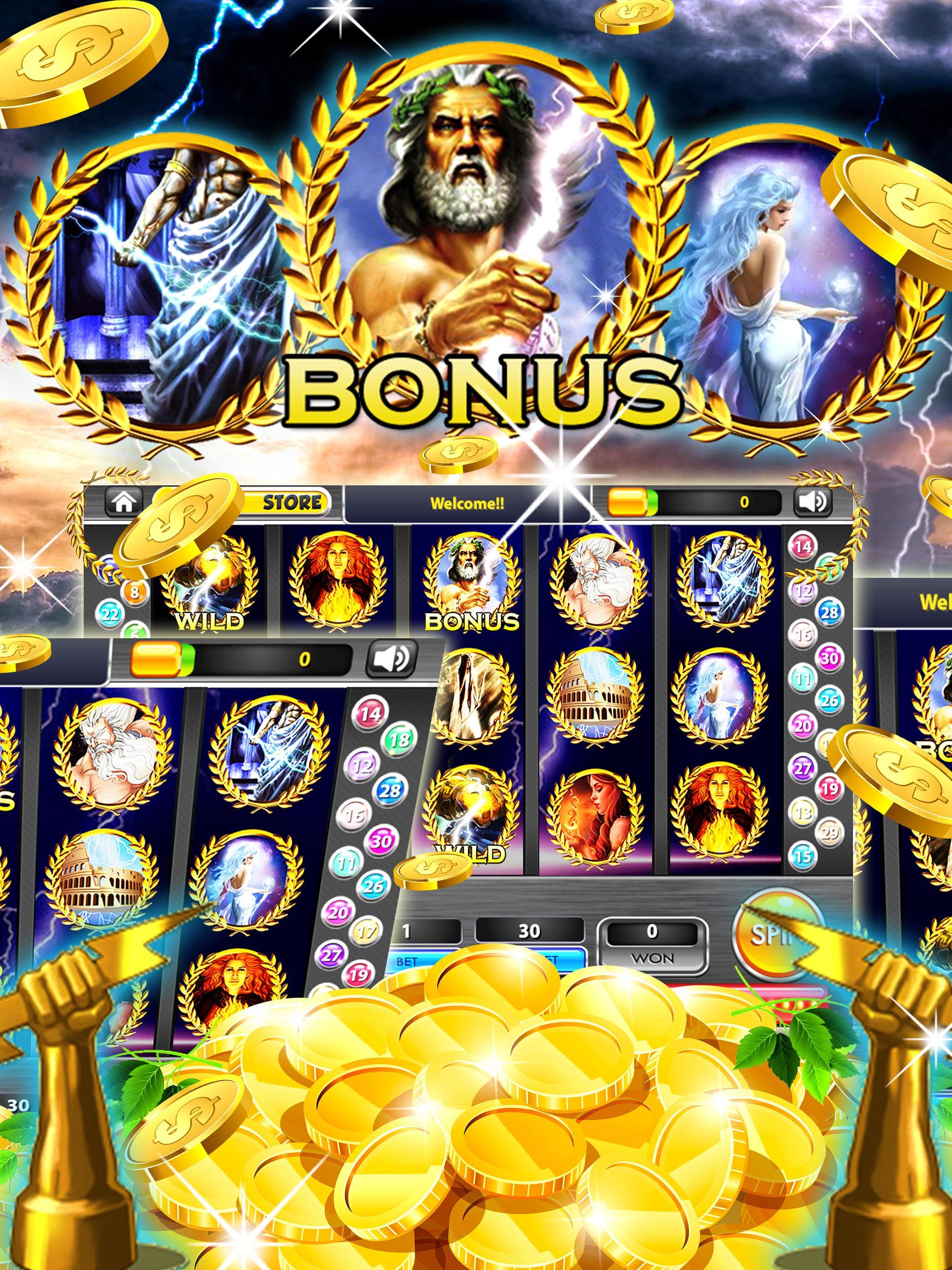
Task: Click the blue BET button
Action: [x=407, y=960]
